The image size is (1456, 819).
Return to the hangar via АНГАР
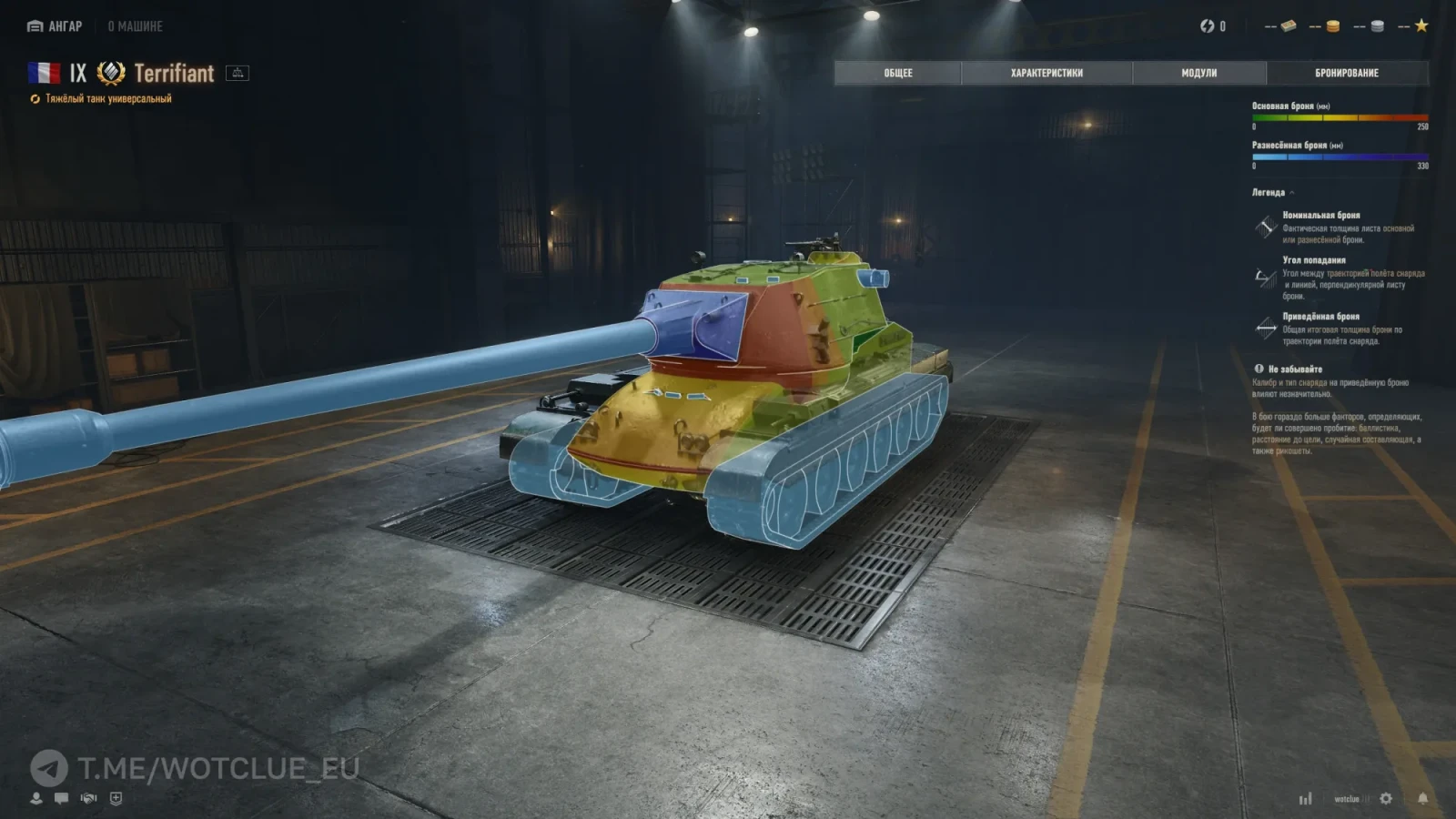pos(56,26)
